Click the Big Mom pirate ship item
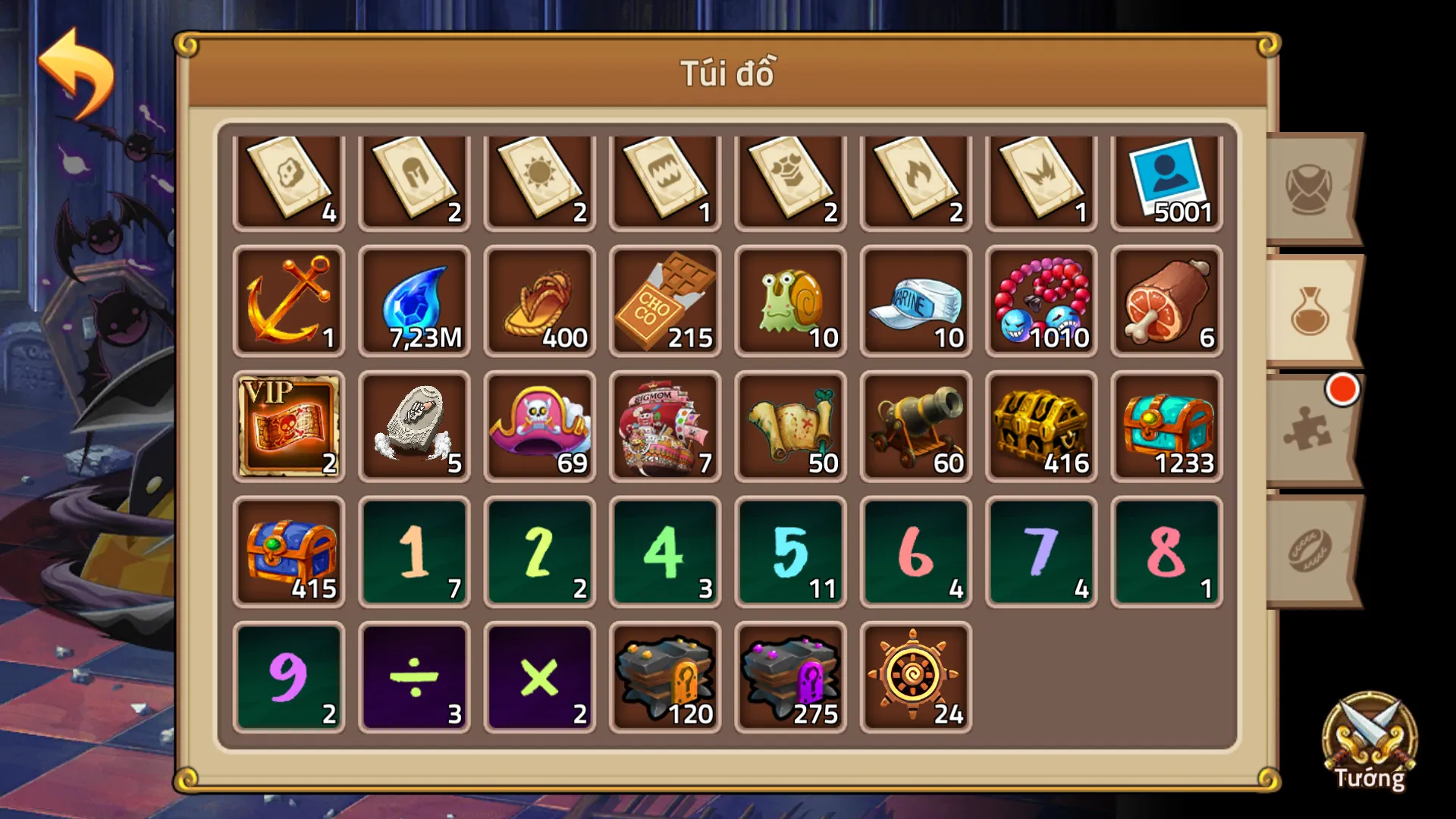The height and width of the screenshot is (819, 1456). point(664,426)
